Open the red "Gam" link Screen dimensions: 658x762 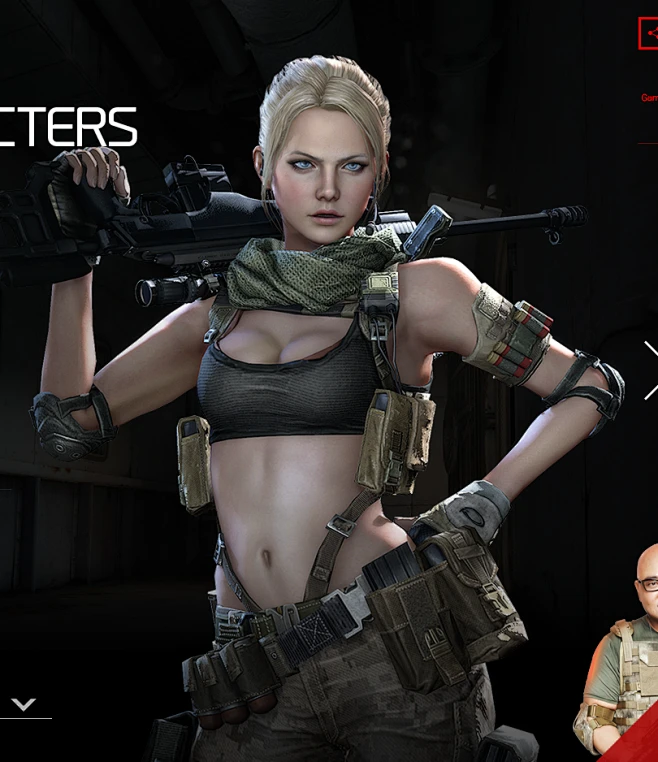[x=649, y=98]
